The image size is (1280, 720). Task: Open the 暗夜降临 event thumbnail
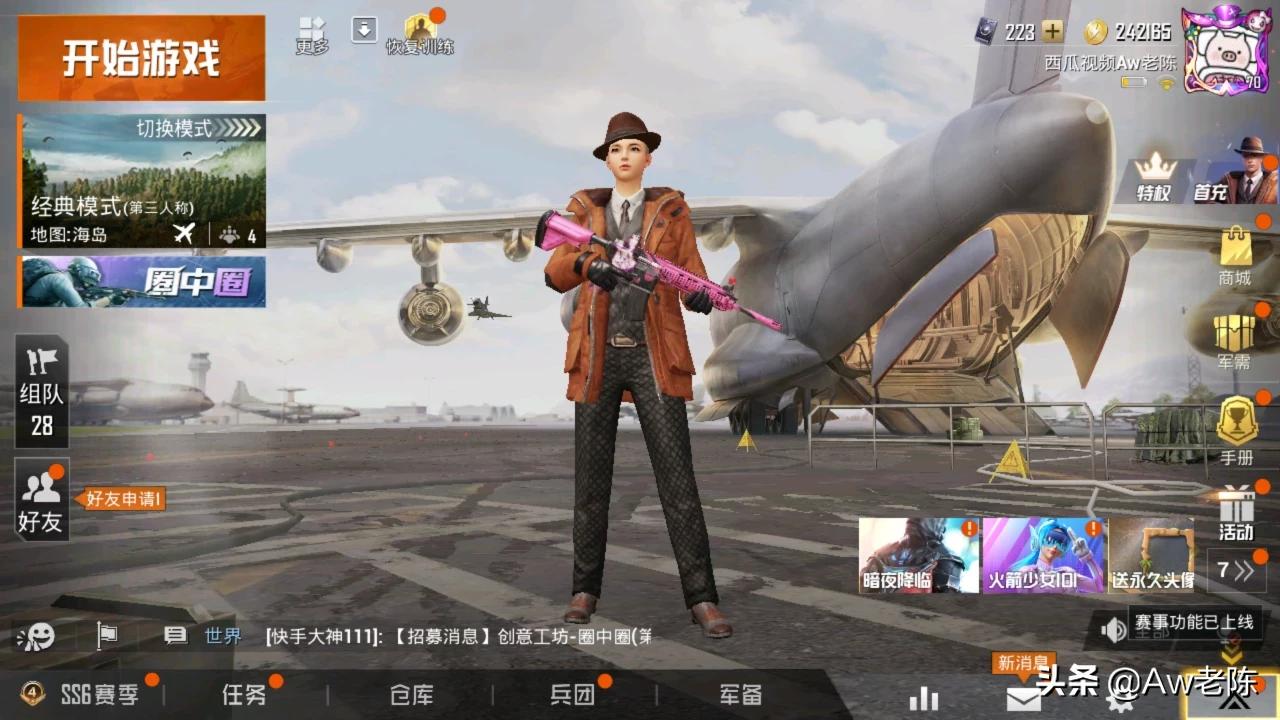point(919,555)
